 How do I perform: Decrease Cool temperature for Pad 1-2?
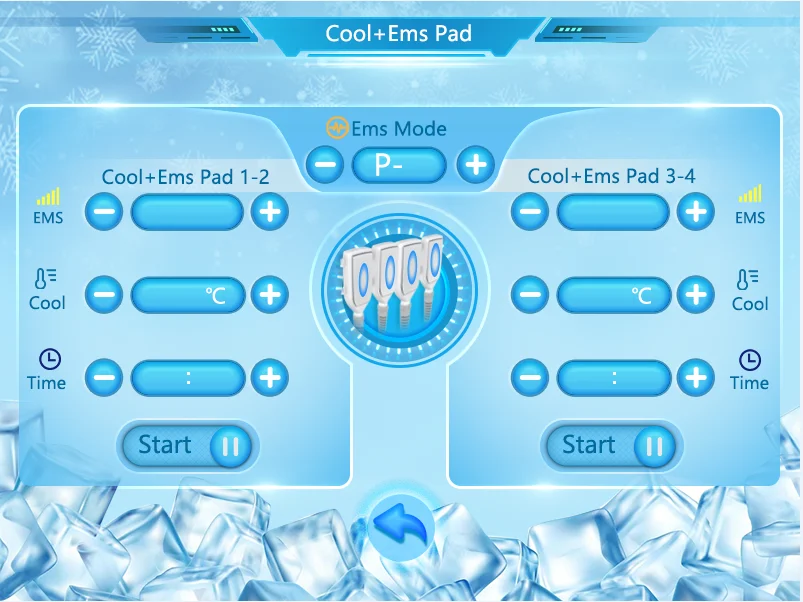click(x=105, y=295)
